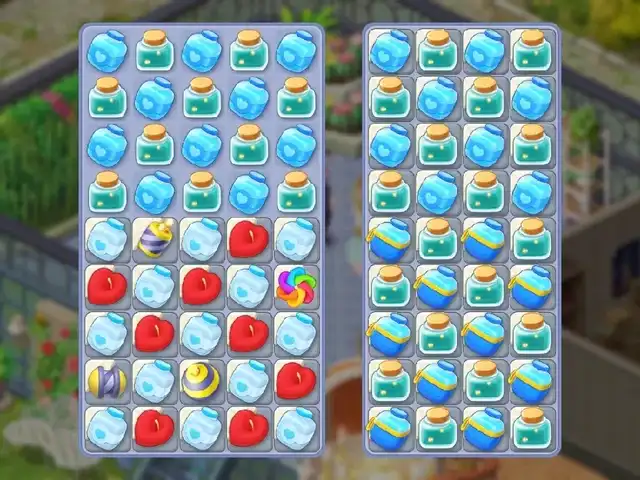Viewport: 640px width, 480px height.
Task: Select the rainbow pinwheel candy tile
Action: 295,287
